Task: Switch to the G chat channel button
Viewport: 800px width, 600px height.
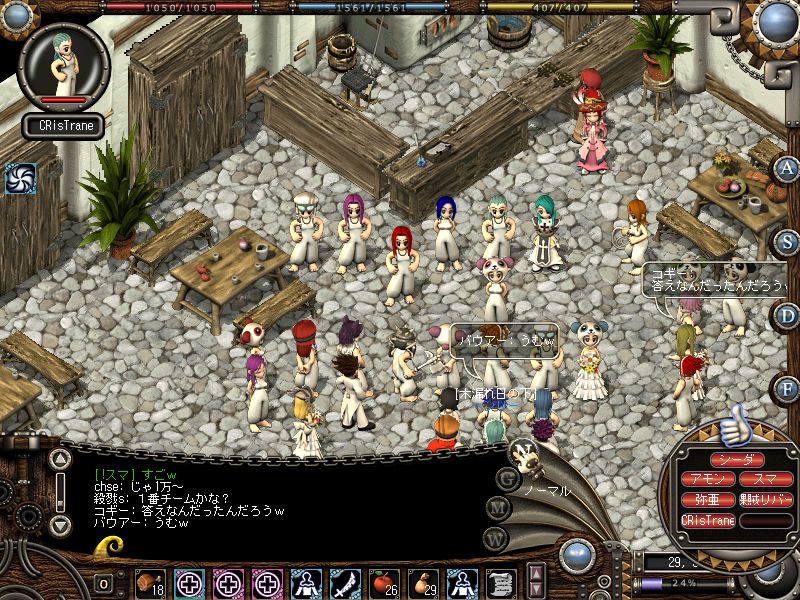Action: pyautogui.click(x=507, y=476)
